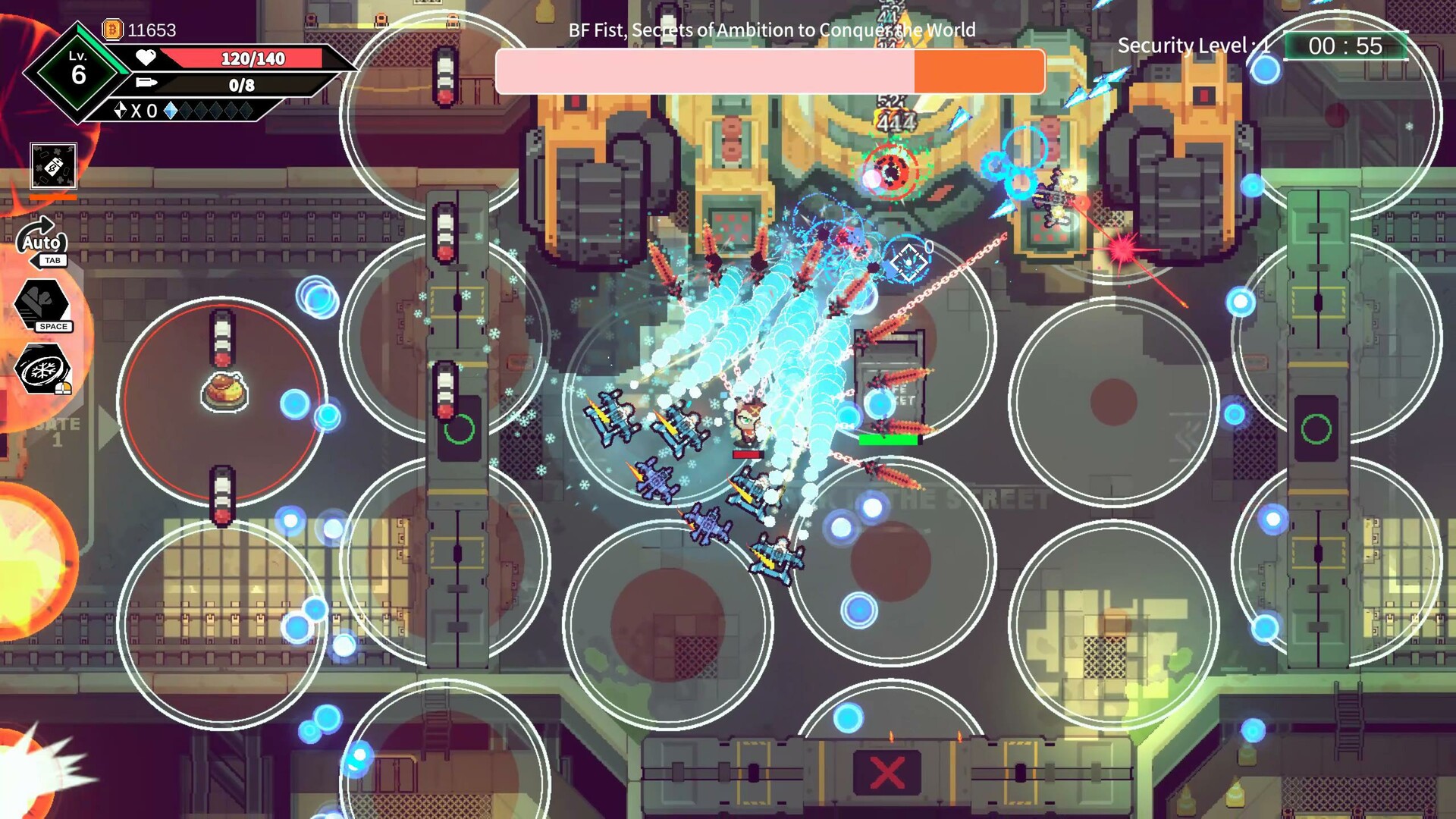Toggle the Auto aim mode
The width and height of the screenshot is (1456, 819).
pos(42,243)
